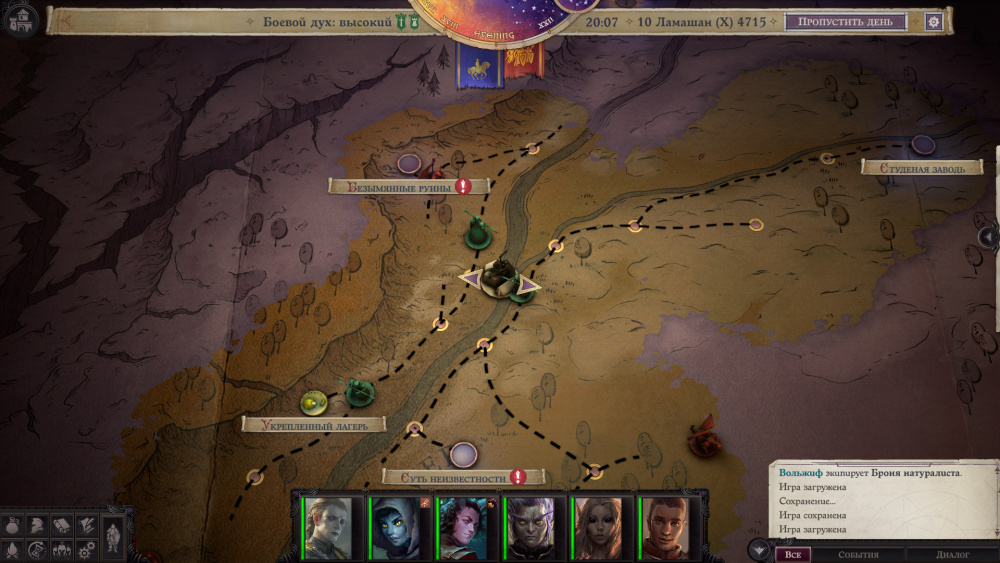Viewport: 1000px width, 563px height.
Task: Switch the log to the "Диалог" tab
Action: [x=952, y=554]
